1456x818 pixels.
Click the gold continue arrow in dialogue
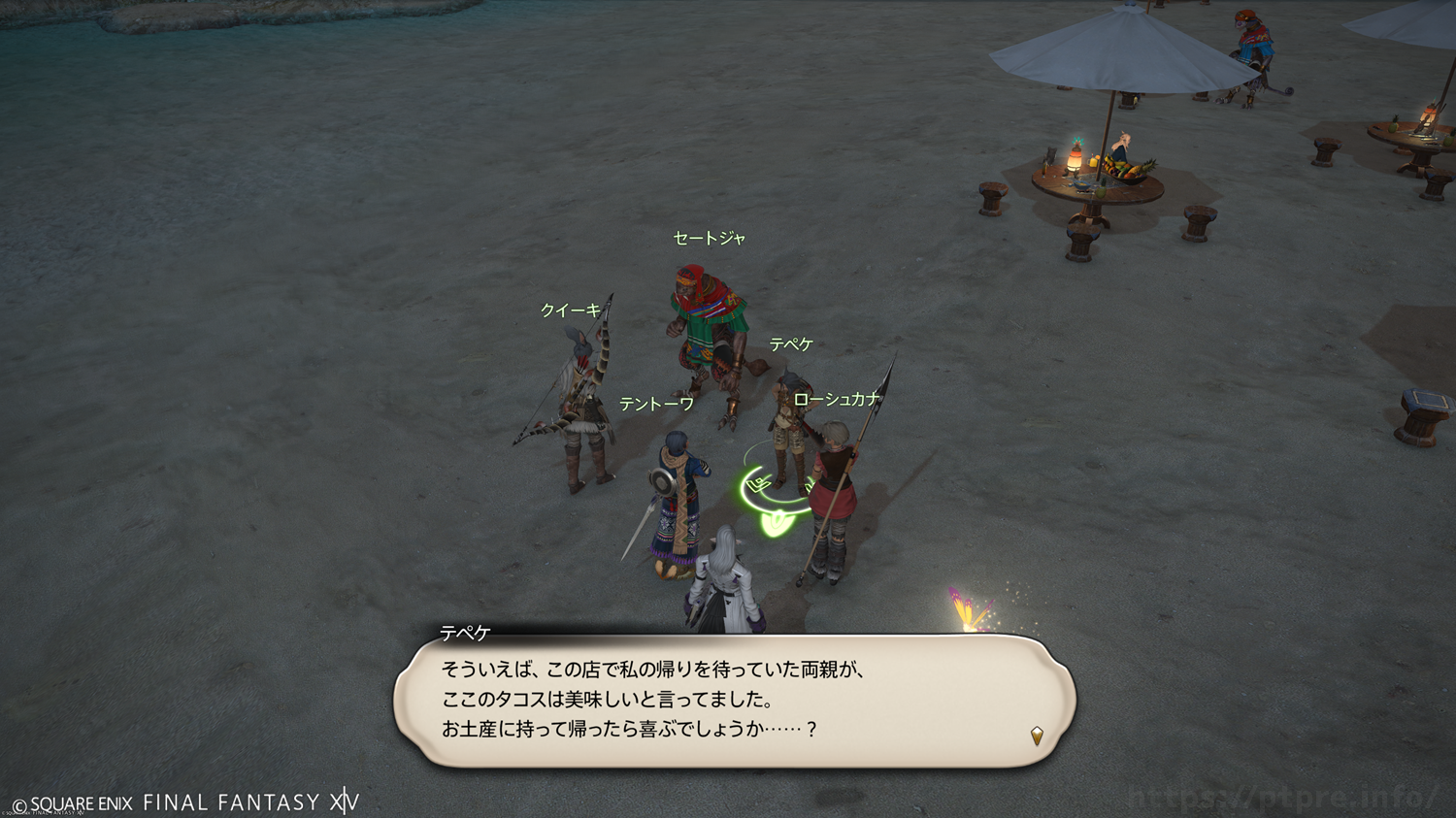pos(1037,736)
